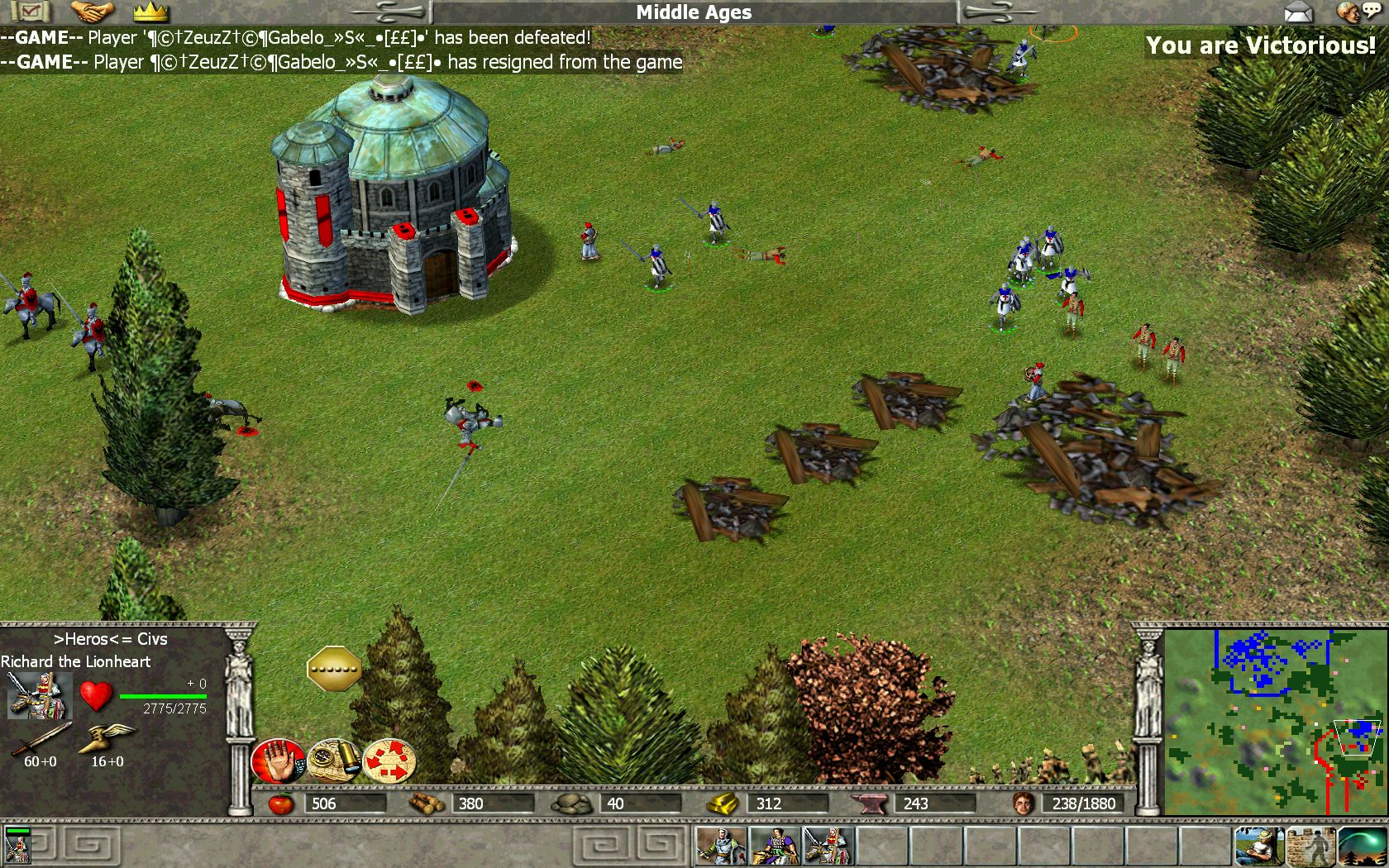Image resolution: width=1389 pixels, height=868 pixels.
Task: Choose the purple-robed horseman unit button
Action: pyautogui.click(x=774, y=847)
